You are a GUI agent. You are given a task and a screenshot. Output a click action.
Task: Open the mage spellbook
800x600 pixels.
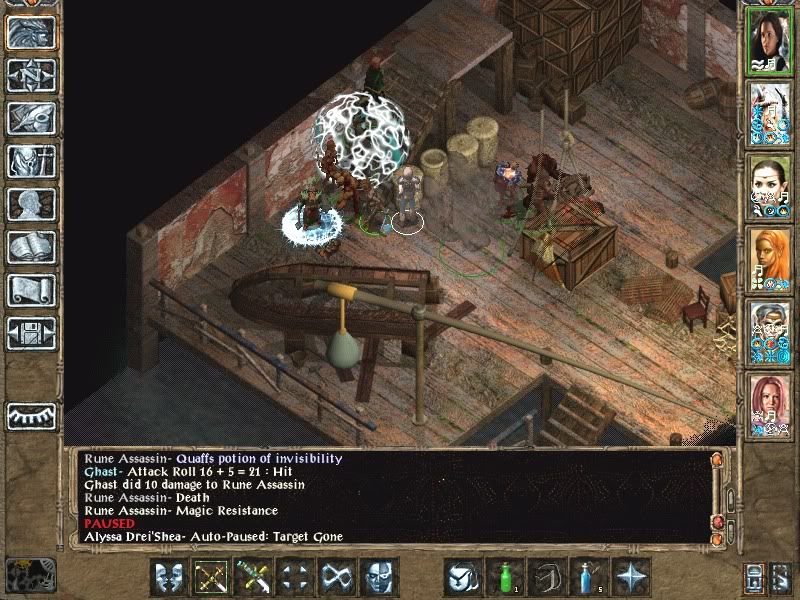pos(31,247)
